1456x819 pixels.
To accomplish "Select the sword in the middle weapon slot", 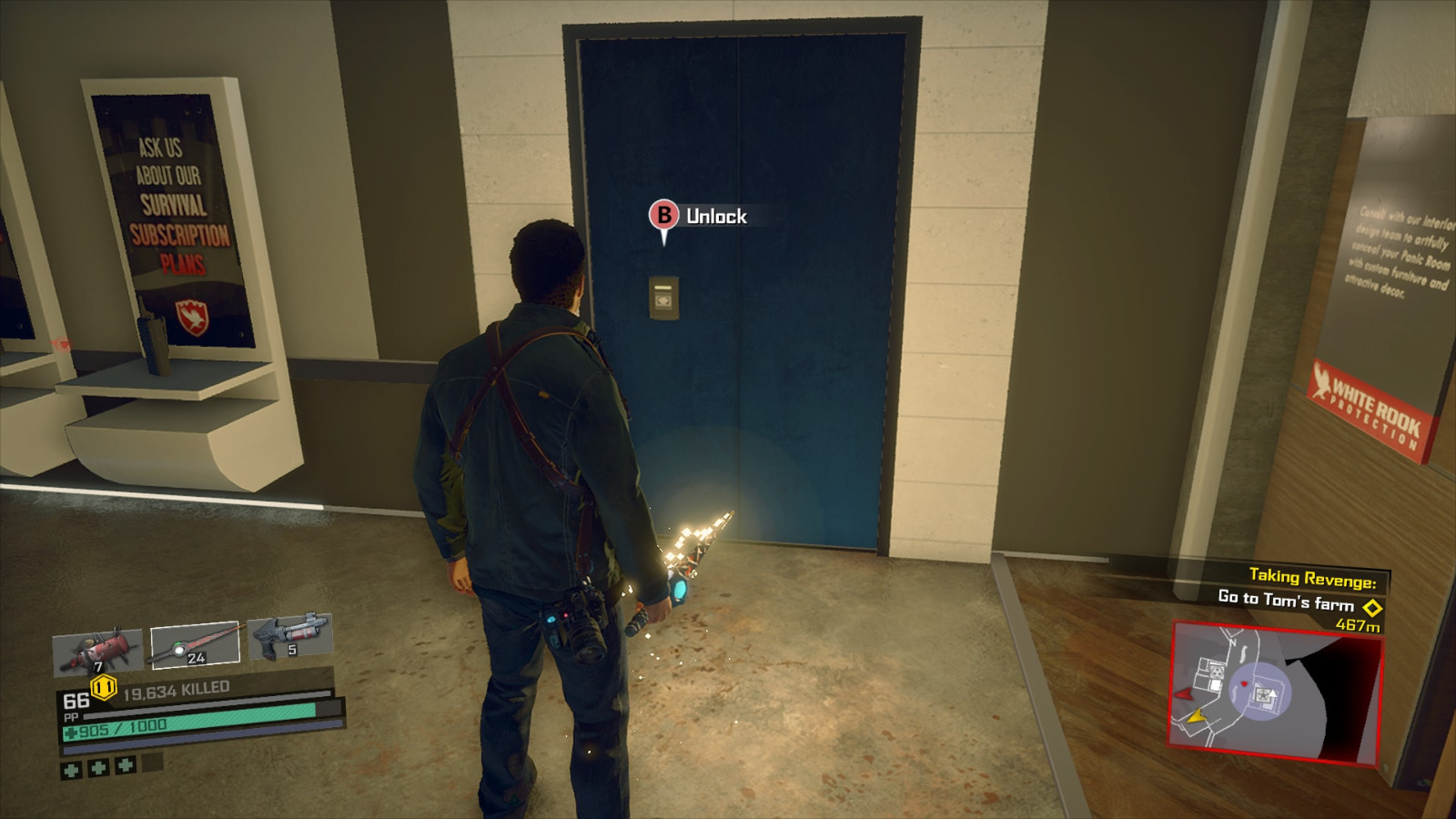I will 196,642.
